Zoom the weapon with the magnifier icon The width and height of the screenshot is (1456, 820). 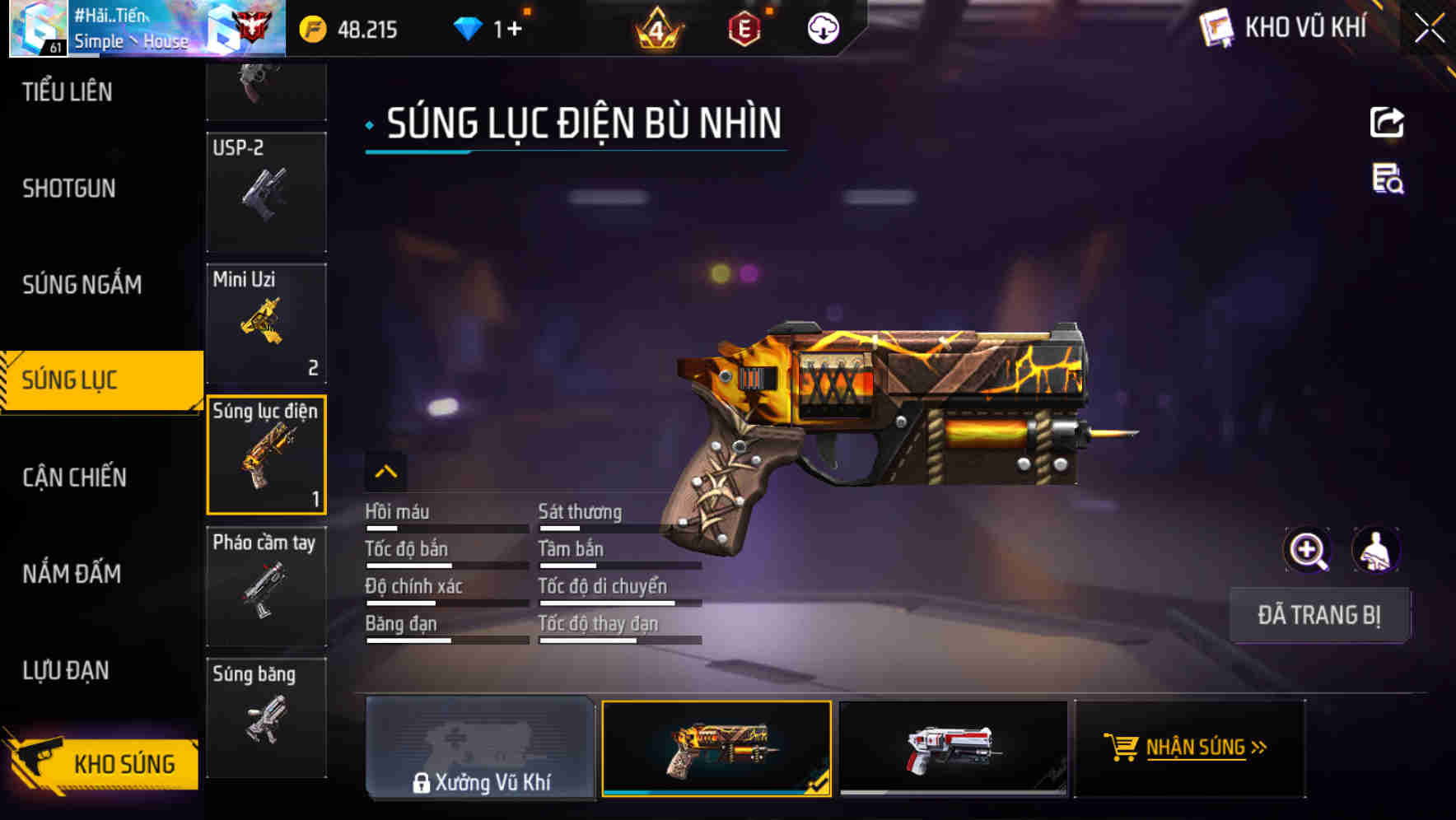point(1308,550)
